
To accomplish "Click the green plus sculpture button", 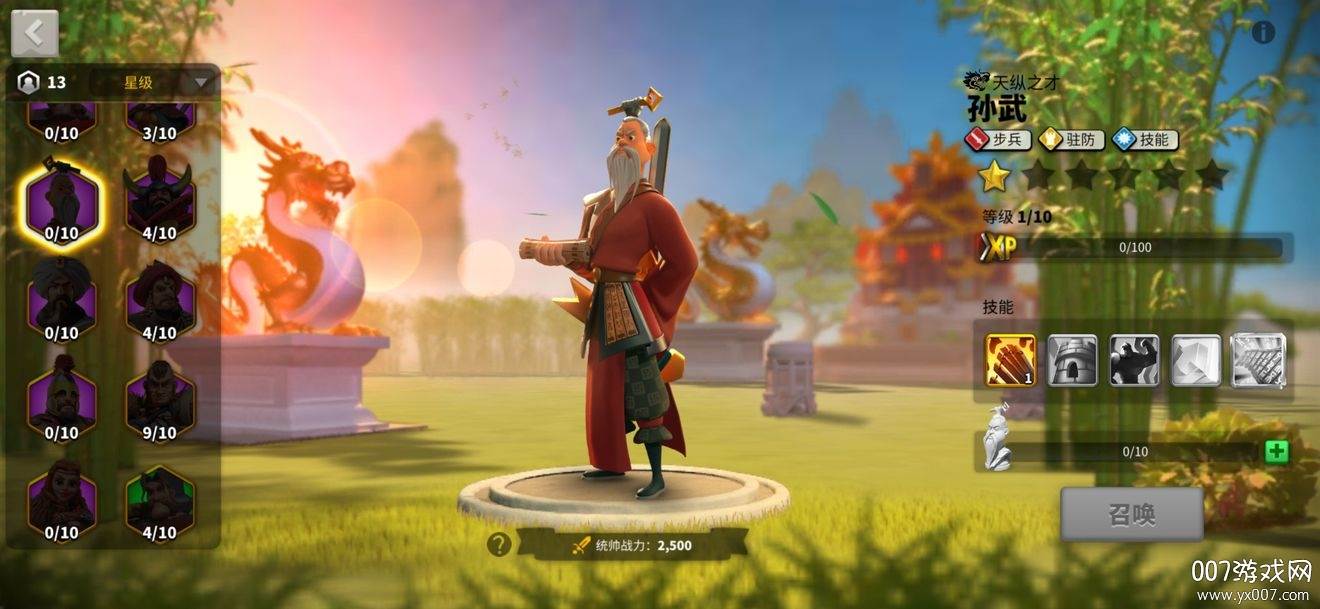I will tap(1277, 451).
